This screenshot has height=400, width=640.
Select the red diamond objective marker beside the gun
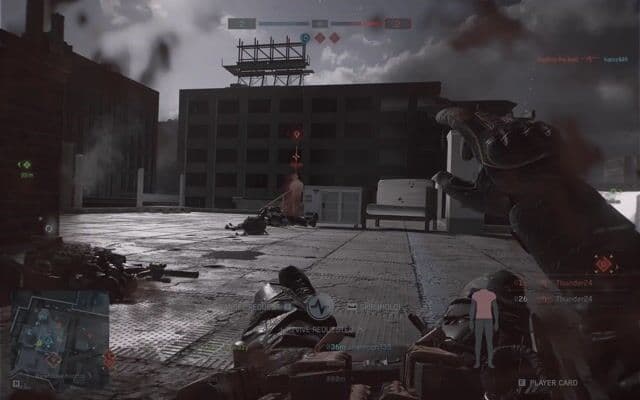click(x=604, y=264)
